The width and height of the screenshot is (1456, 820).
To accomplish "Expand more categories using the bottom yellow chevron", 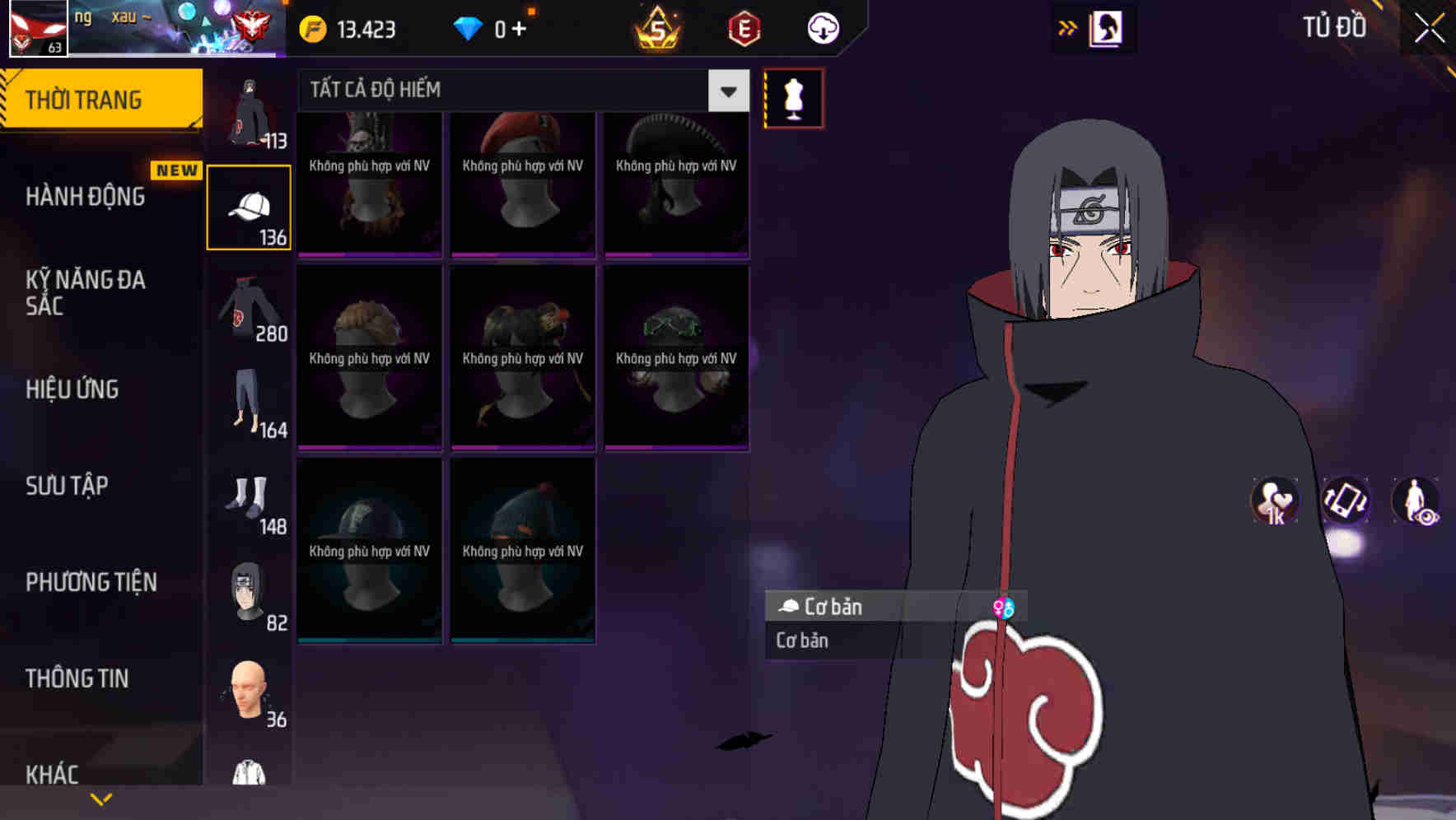I will pyautogui.click(x=101, y=799).
